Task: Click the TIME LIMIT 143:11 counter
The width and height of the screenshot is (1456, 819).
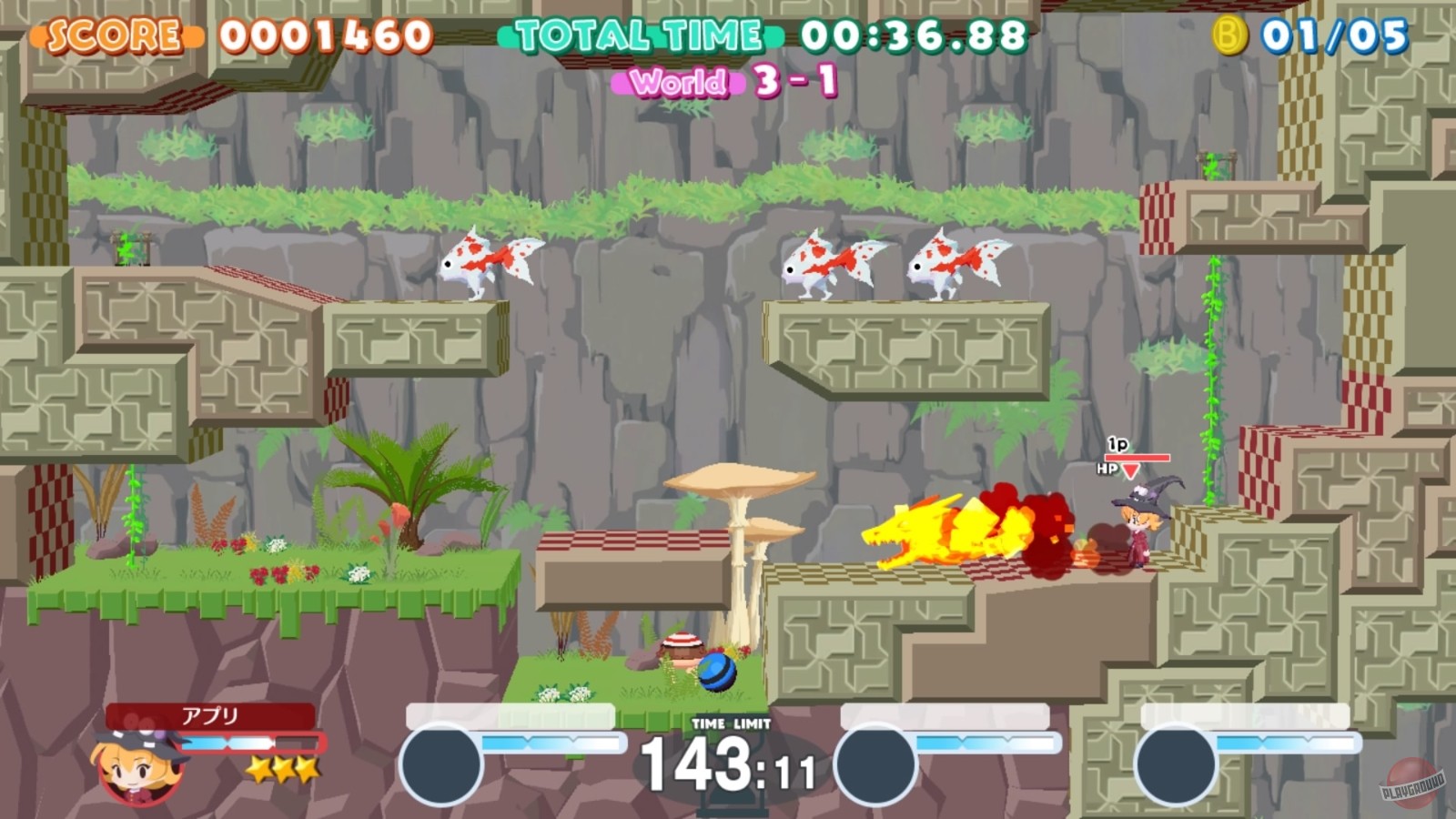Action: [728, 764]
